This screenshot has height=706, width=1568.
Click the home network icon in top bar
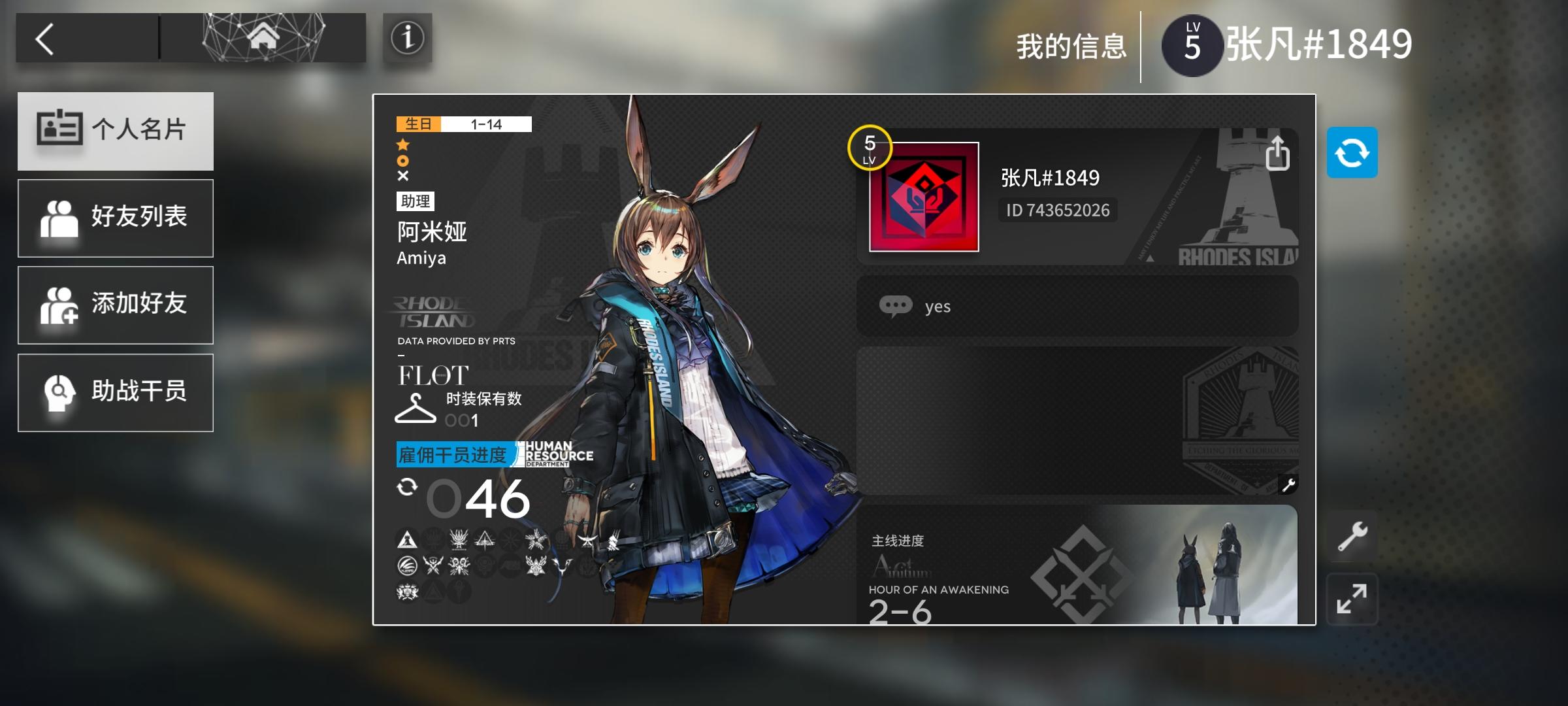tap(263, 37)
